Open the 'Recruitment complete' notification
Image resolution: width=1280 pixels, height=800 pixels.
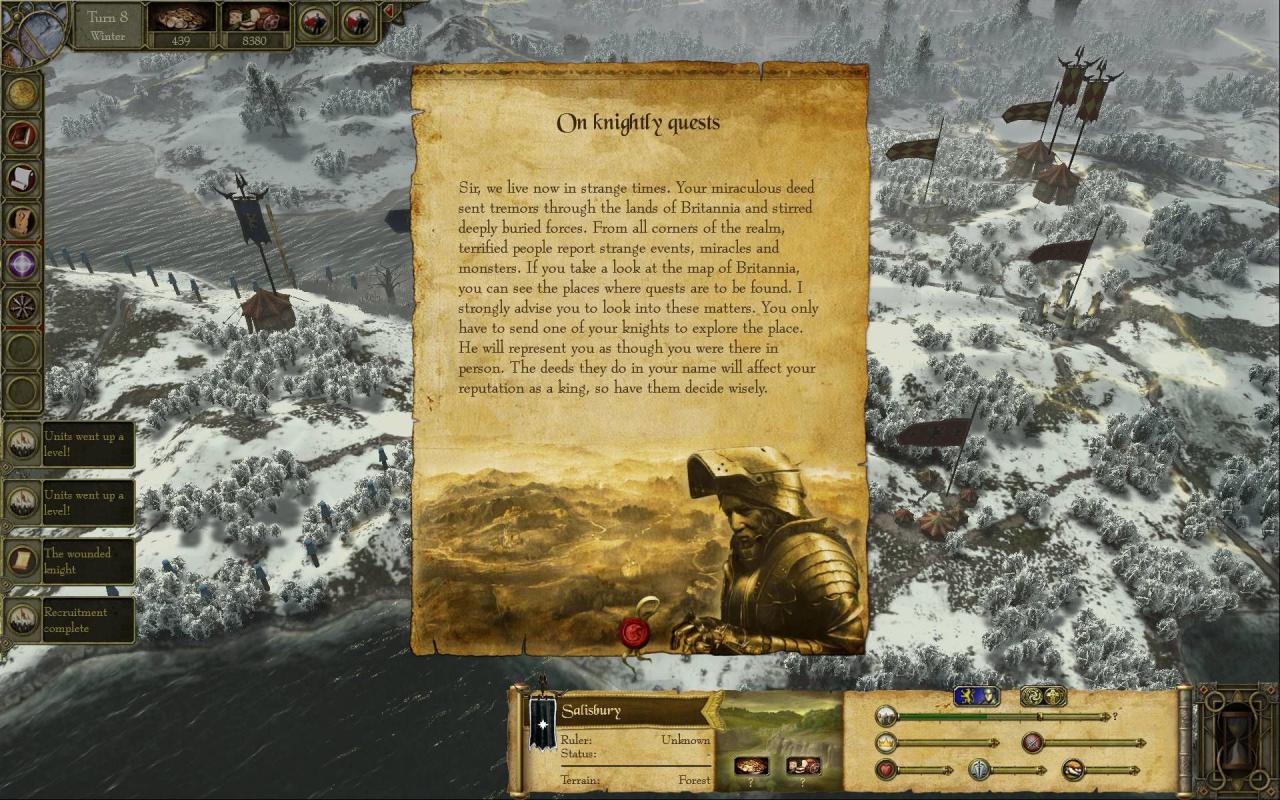pos(70,620)
